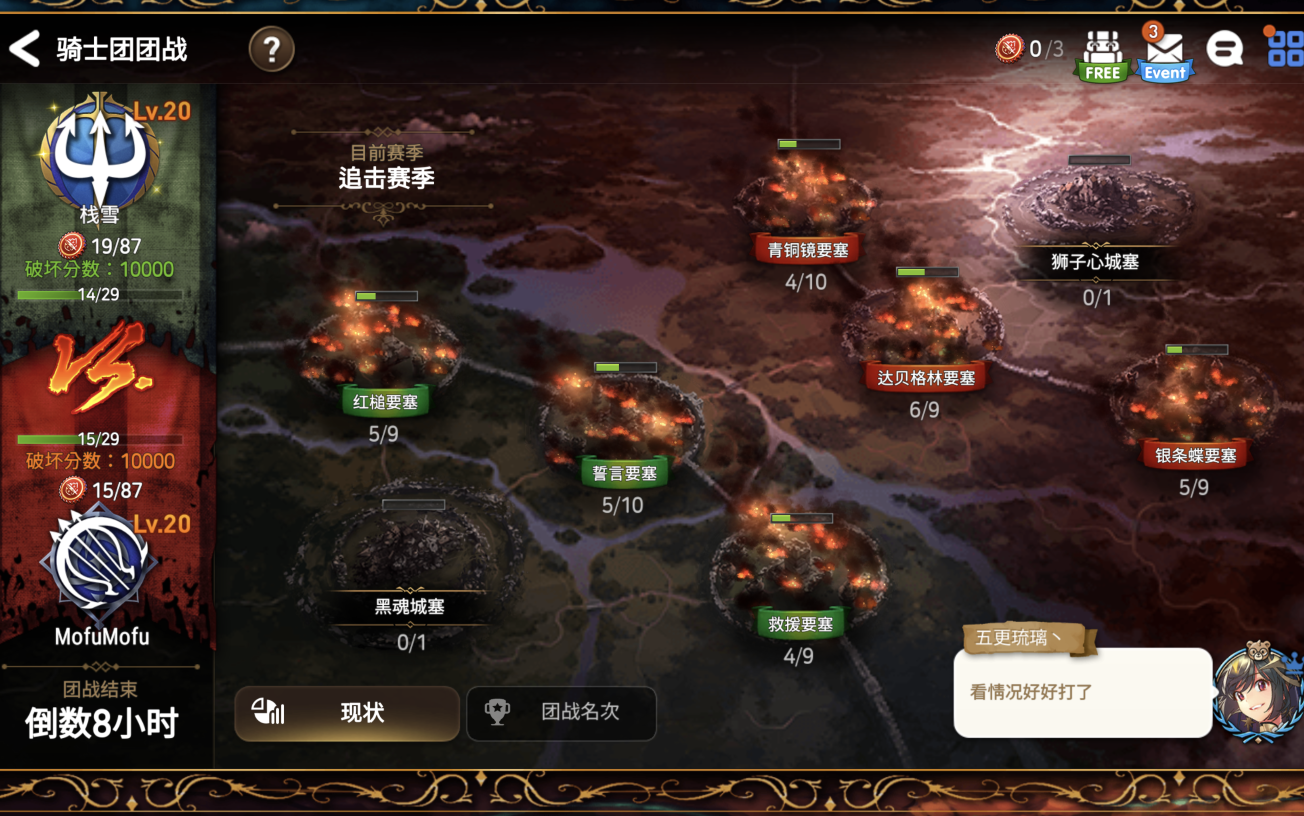Open the Event mailbox icon
This screenshot has width=1304, height=816.
(x=1165, y=55)
